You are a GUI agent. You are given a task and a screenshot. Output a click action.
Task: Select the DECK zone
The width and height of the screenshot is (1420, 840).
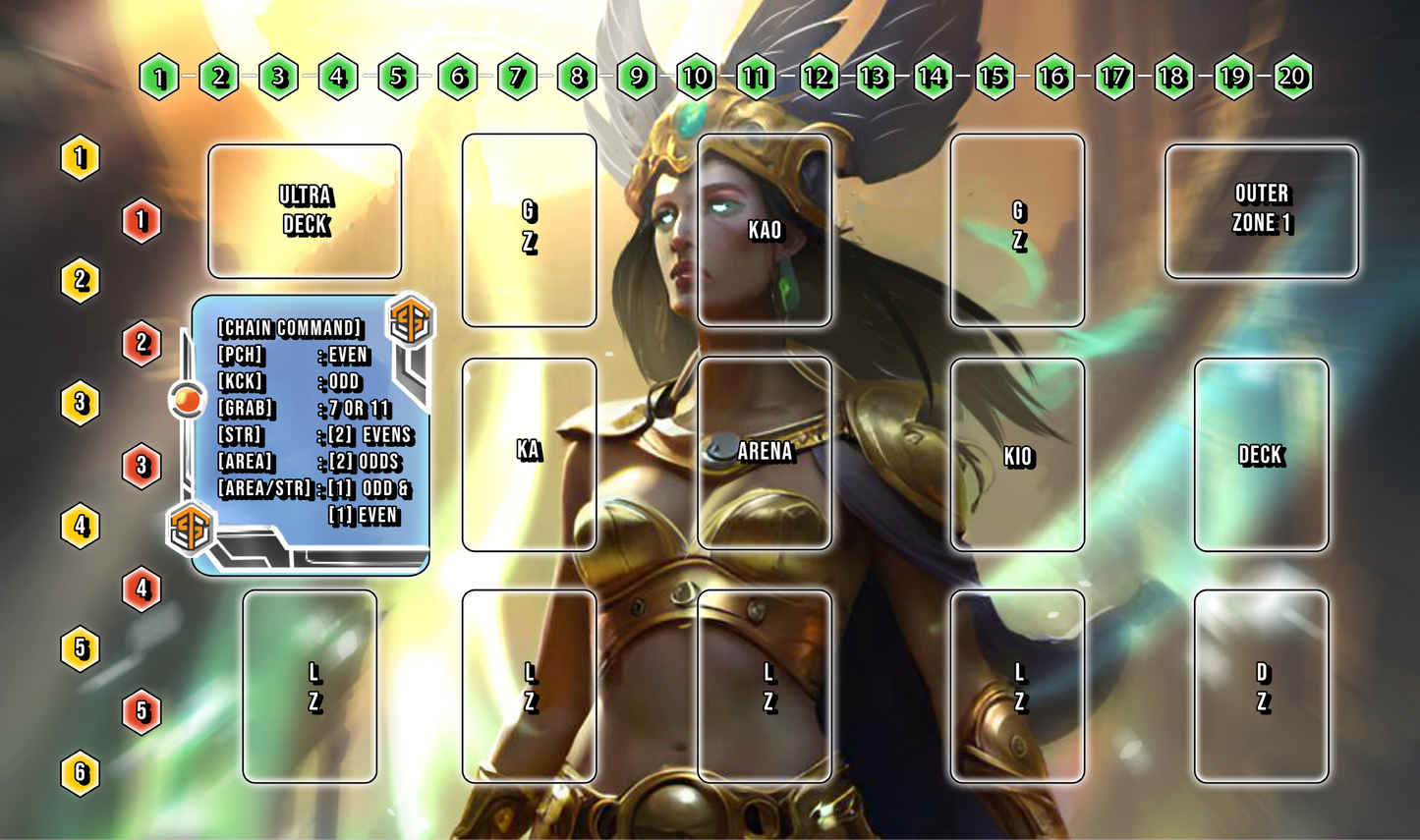1262,455
